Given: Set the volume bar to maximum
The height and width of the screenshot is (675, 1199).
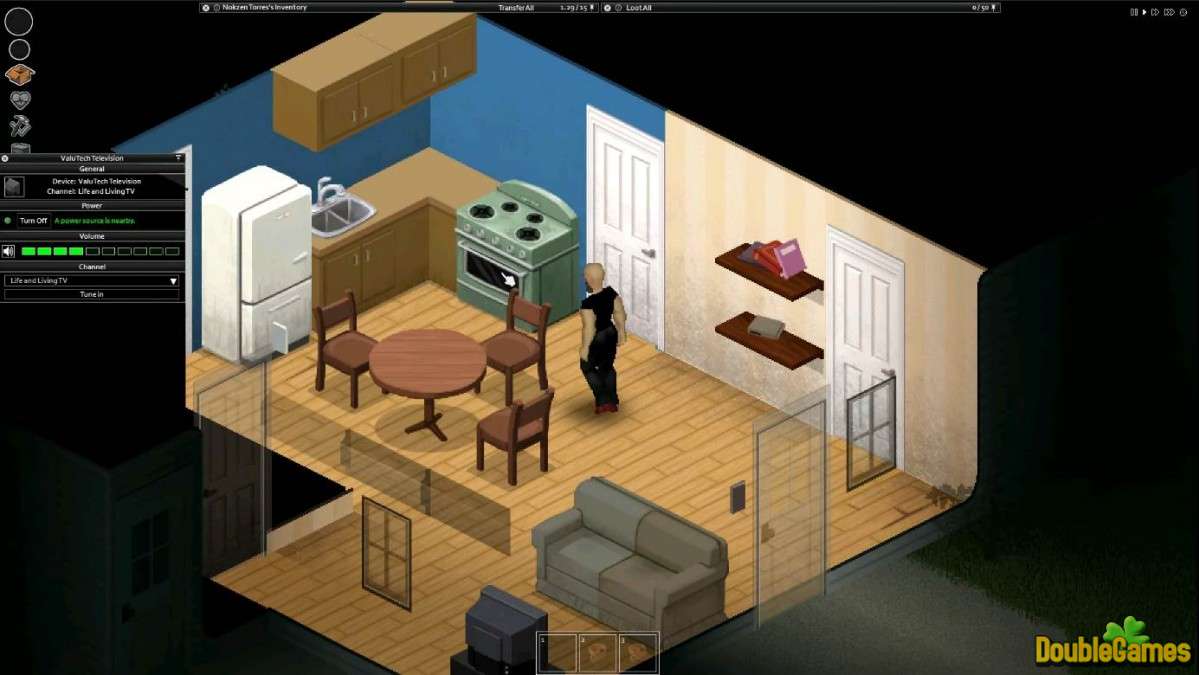Looking at the screenshot, I should (x=172, y=251).
